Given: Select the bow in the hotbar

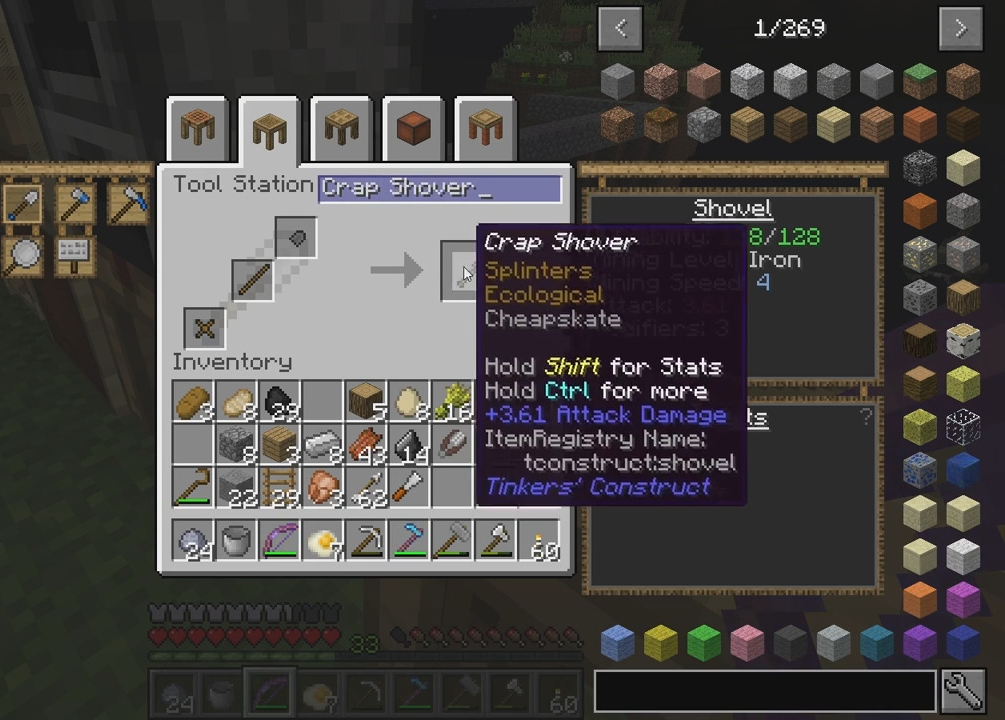Looking at the screenshot, I should point(279,543).
